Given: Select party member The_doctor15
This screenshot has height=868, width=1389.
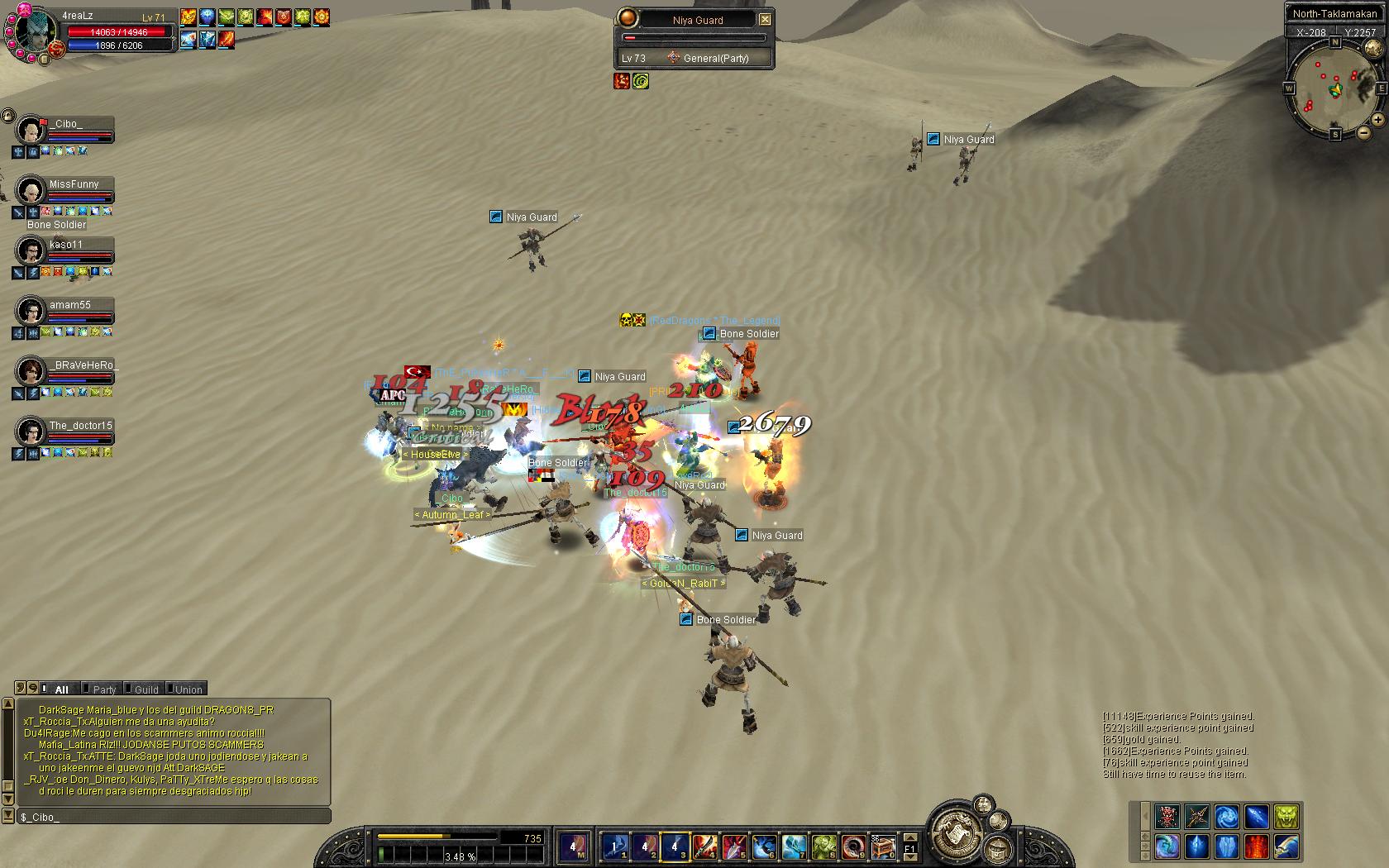Looking at the screenshot, I should [79, 427].
